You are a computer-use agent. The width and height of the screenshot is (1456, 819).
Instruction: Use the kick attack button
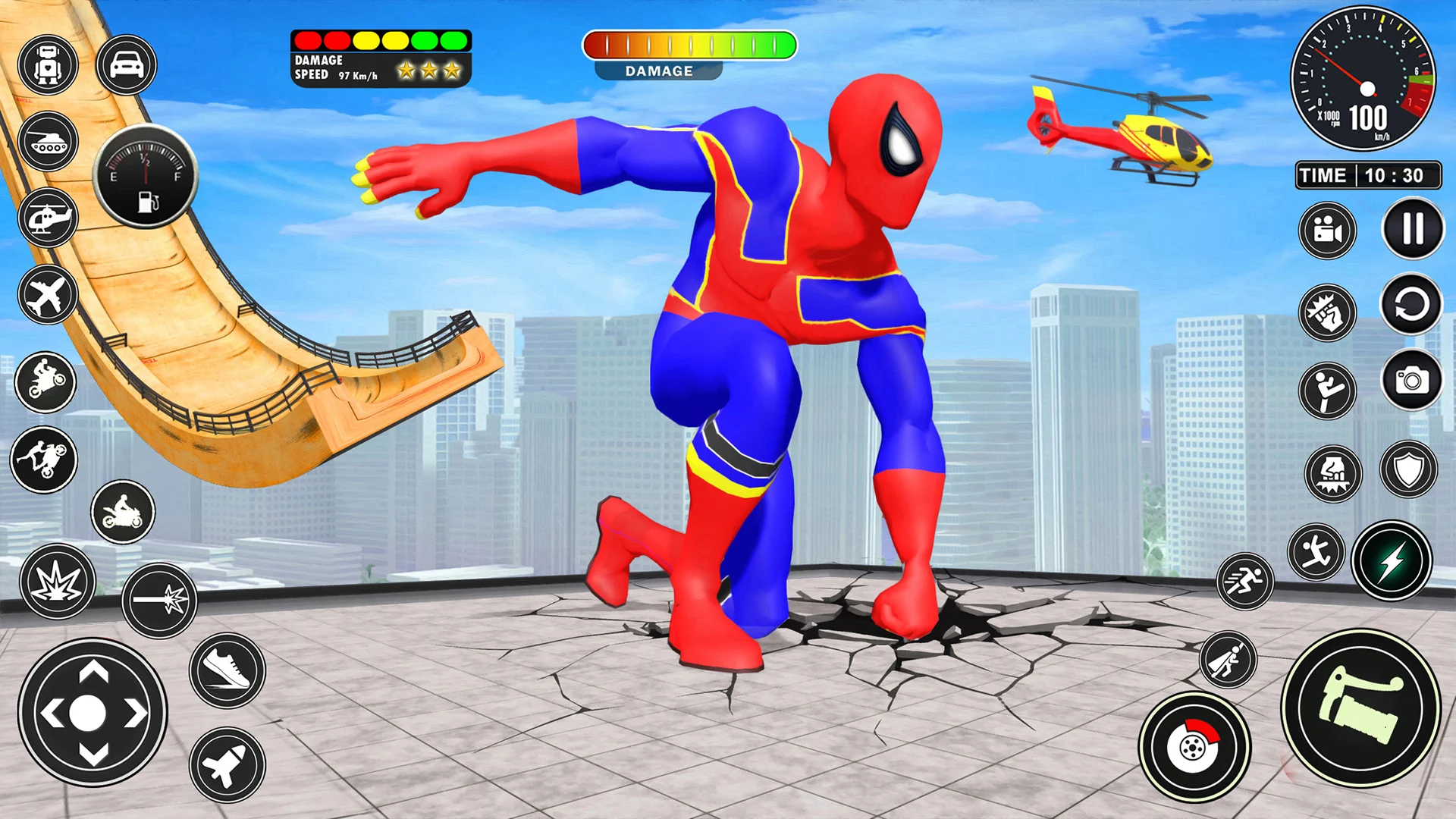pyautogui.click(x=1327, y=391)
